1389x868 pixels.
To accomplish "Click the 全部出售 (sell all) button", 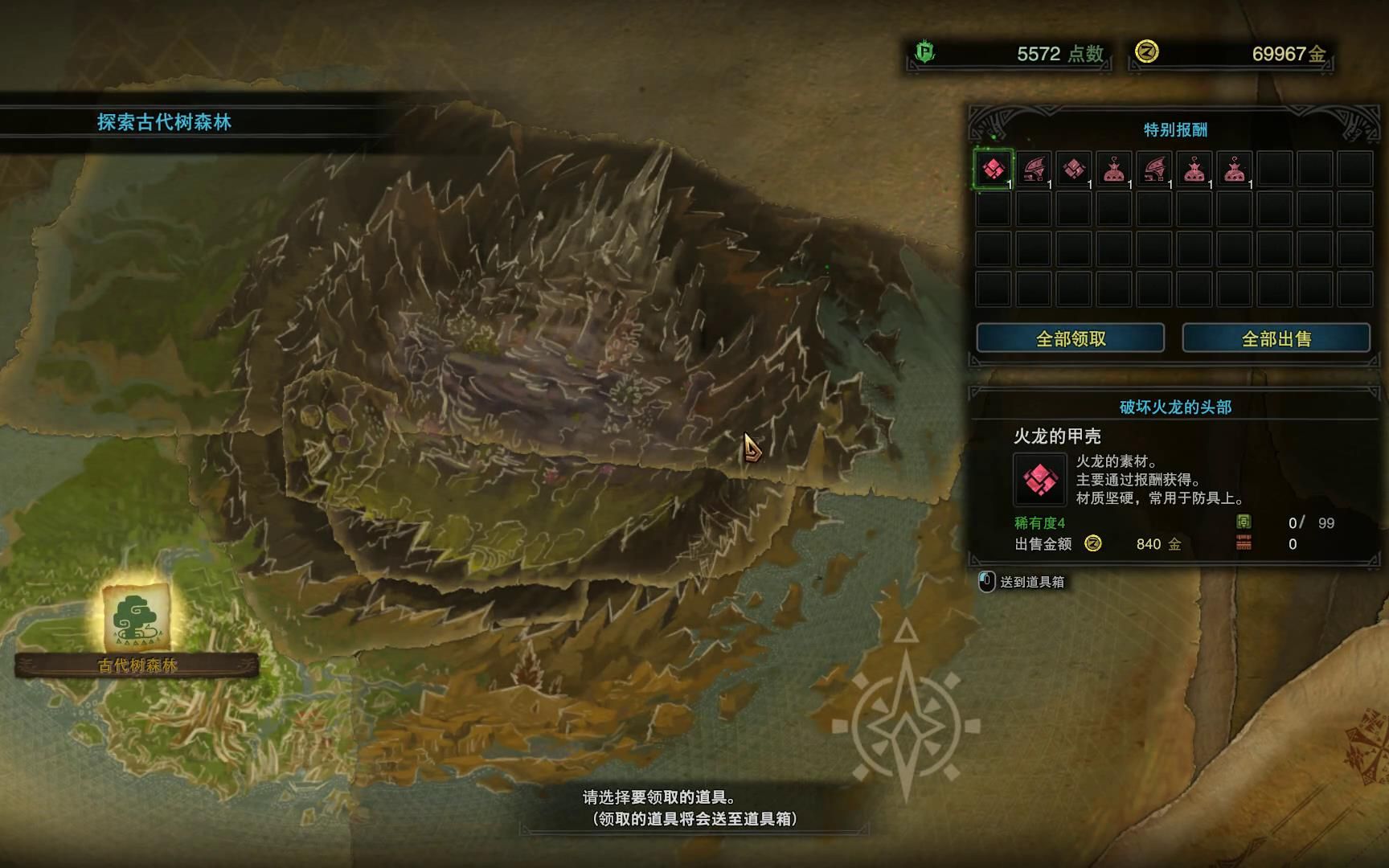I will pos(1276,338).
